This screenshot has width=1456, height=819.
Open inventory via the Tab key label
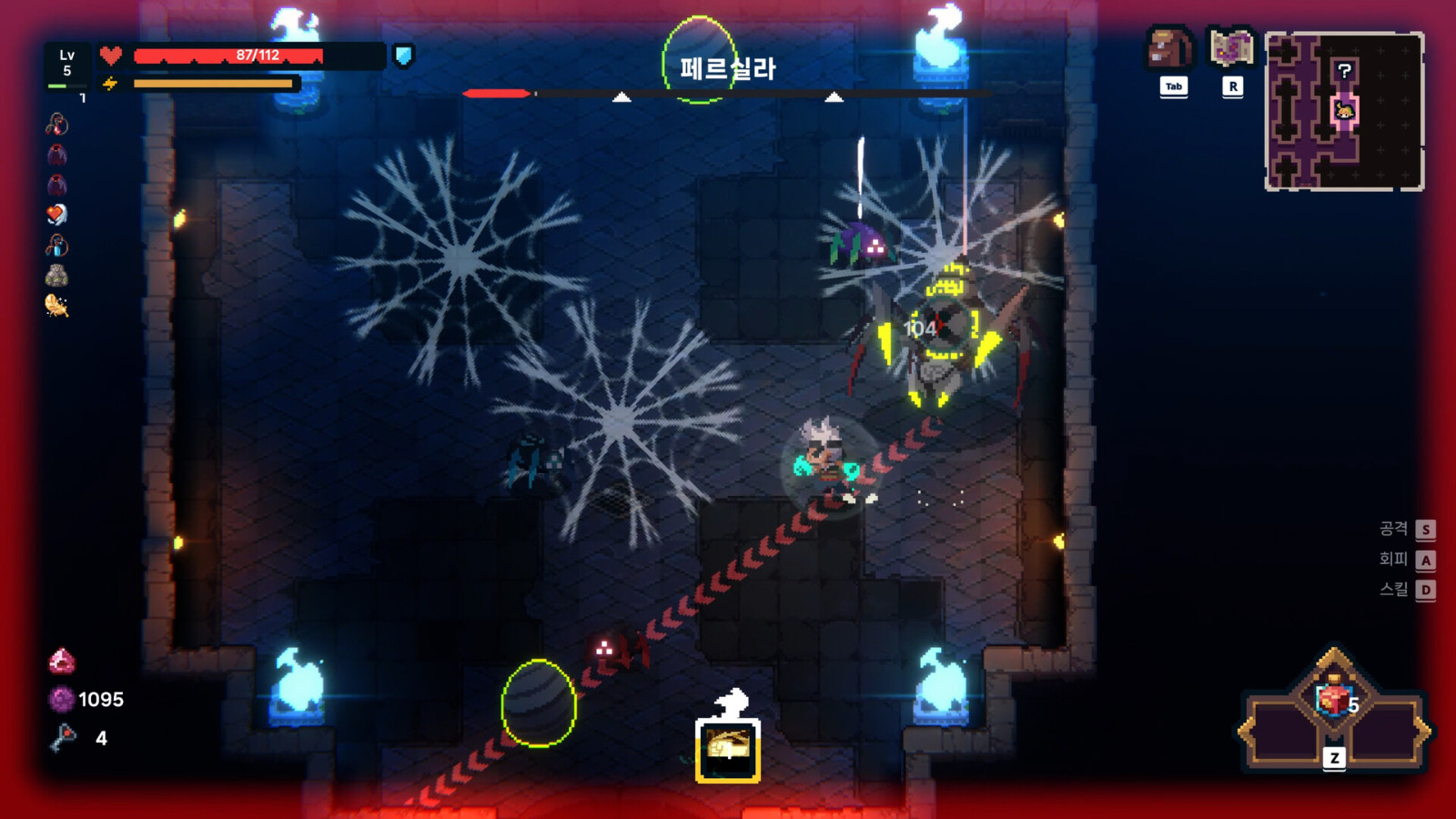1173,87
